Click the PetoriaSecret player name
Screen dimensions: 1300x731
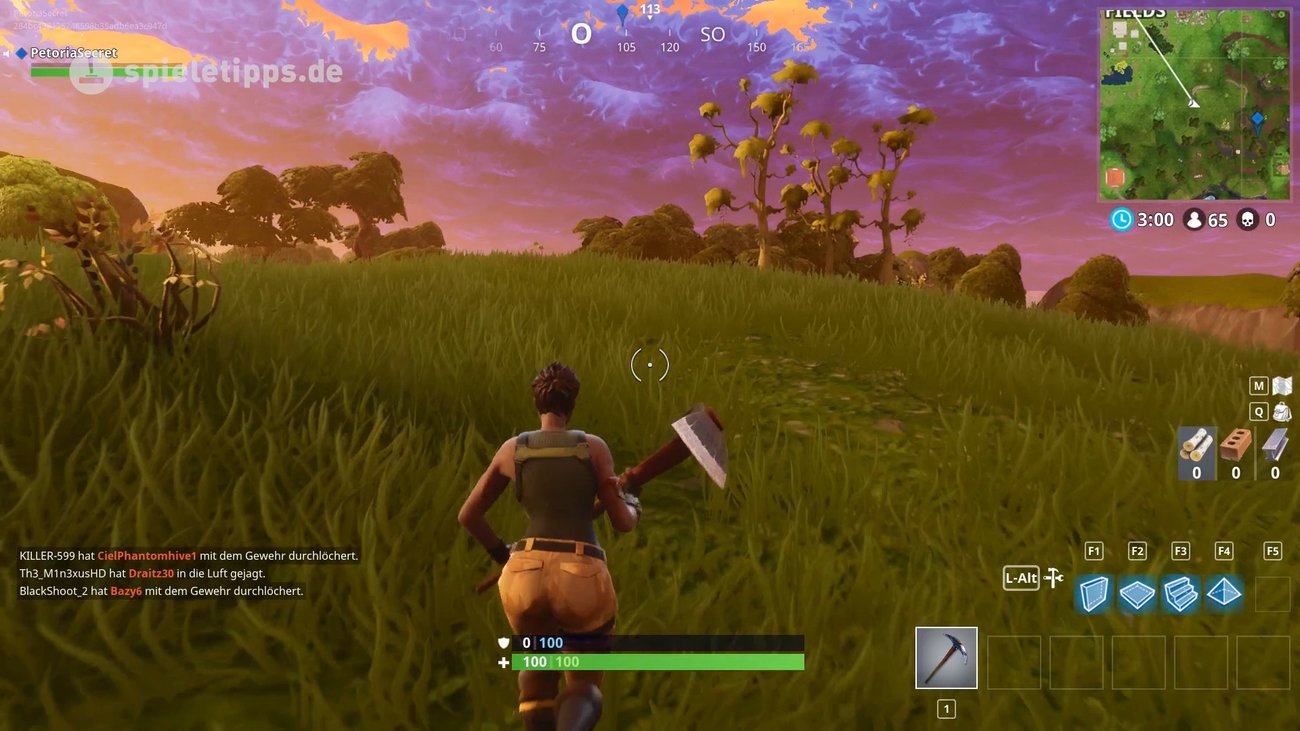(73, 53)
